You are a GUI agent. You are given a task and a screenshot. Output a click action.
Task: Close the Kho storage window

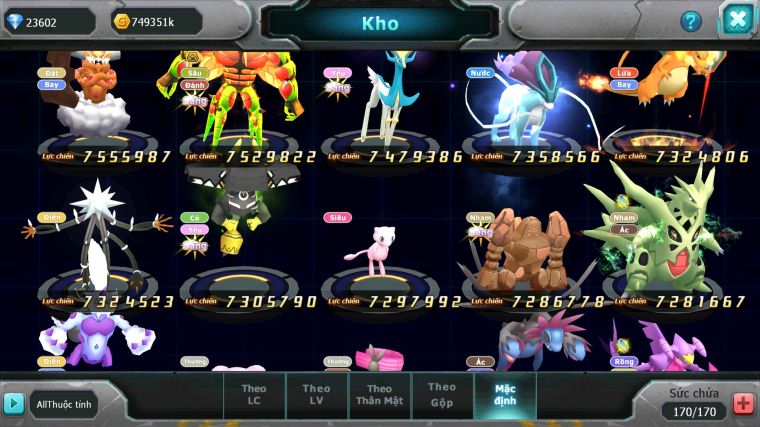click(737, 20)
